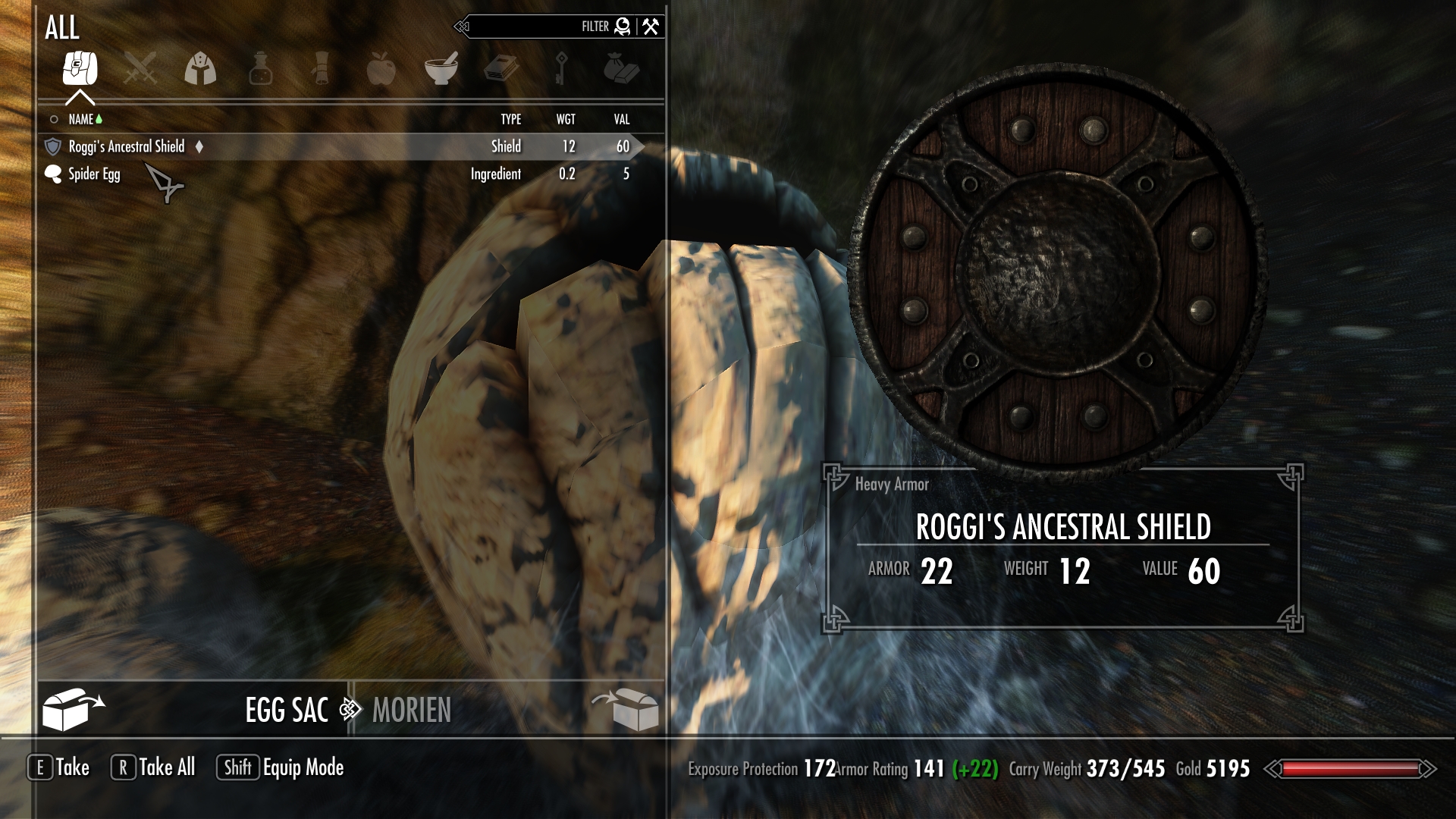Switch to the weapons category tab
Image resolution: width=1456 pixels, height=819 pixels.
(140, 70)
